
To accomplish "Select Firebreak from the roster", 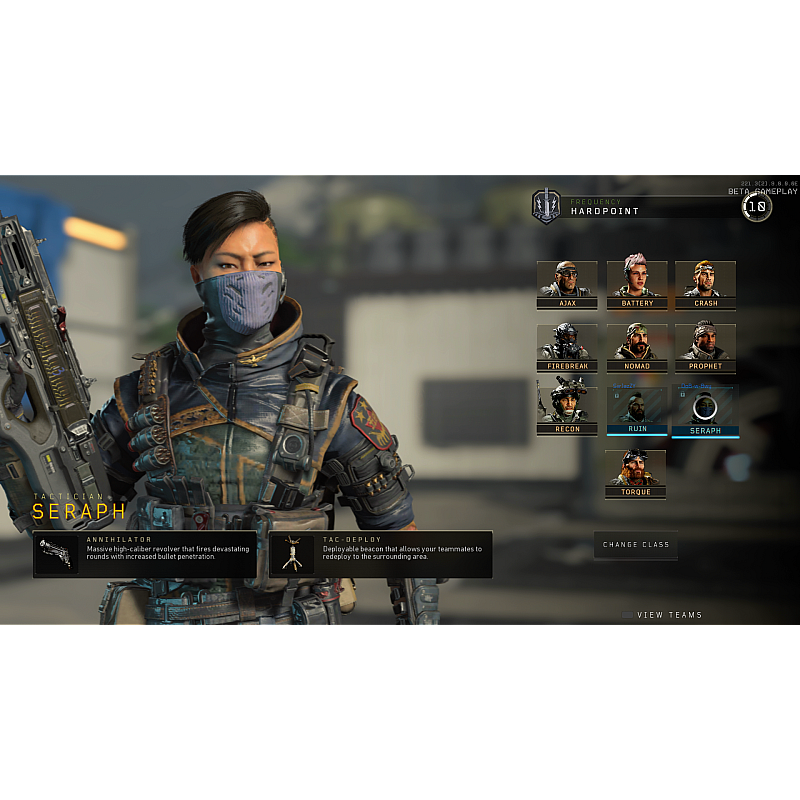I will pos(567,347).
